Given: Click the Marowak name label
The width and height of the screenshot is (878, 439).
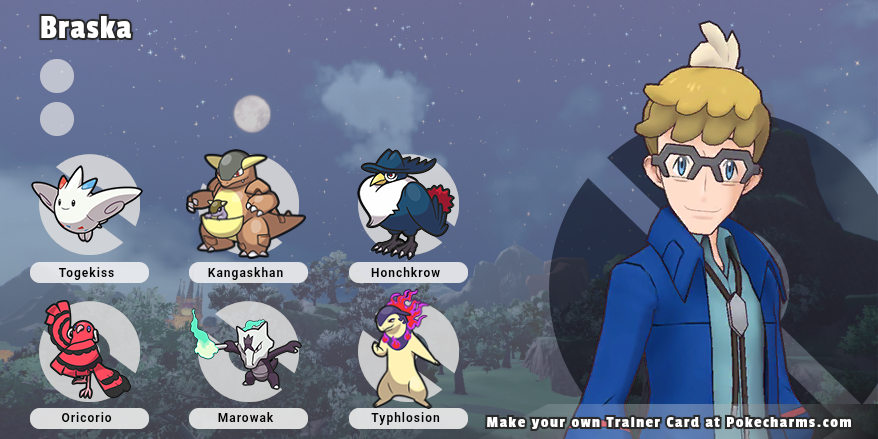Looking at the screenshot, I should pyautogui.click(x=248, y=418).
